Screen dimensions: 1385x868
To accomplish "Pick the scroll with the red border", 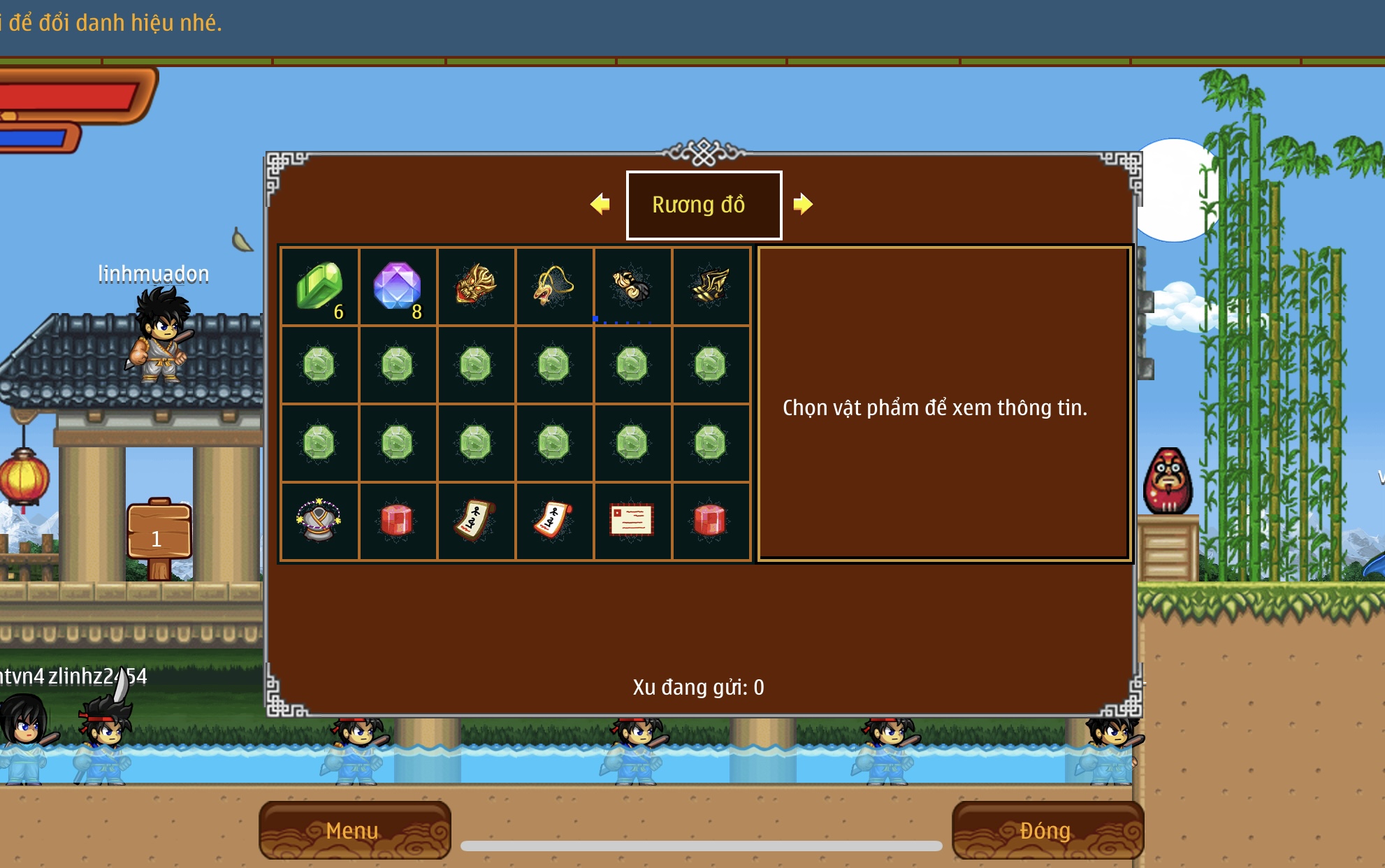I will click(554, 521).
